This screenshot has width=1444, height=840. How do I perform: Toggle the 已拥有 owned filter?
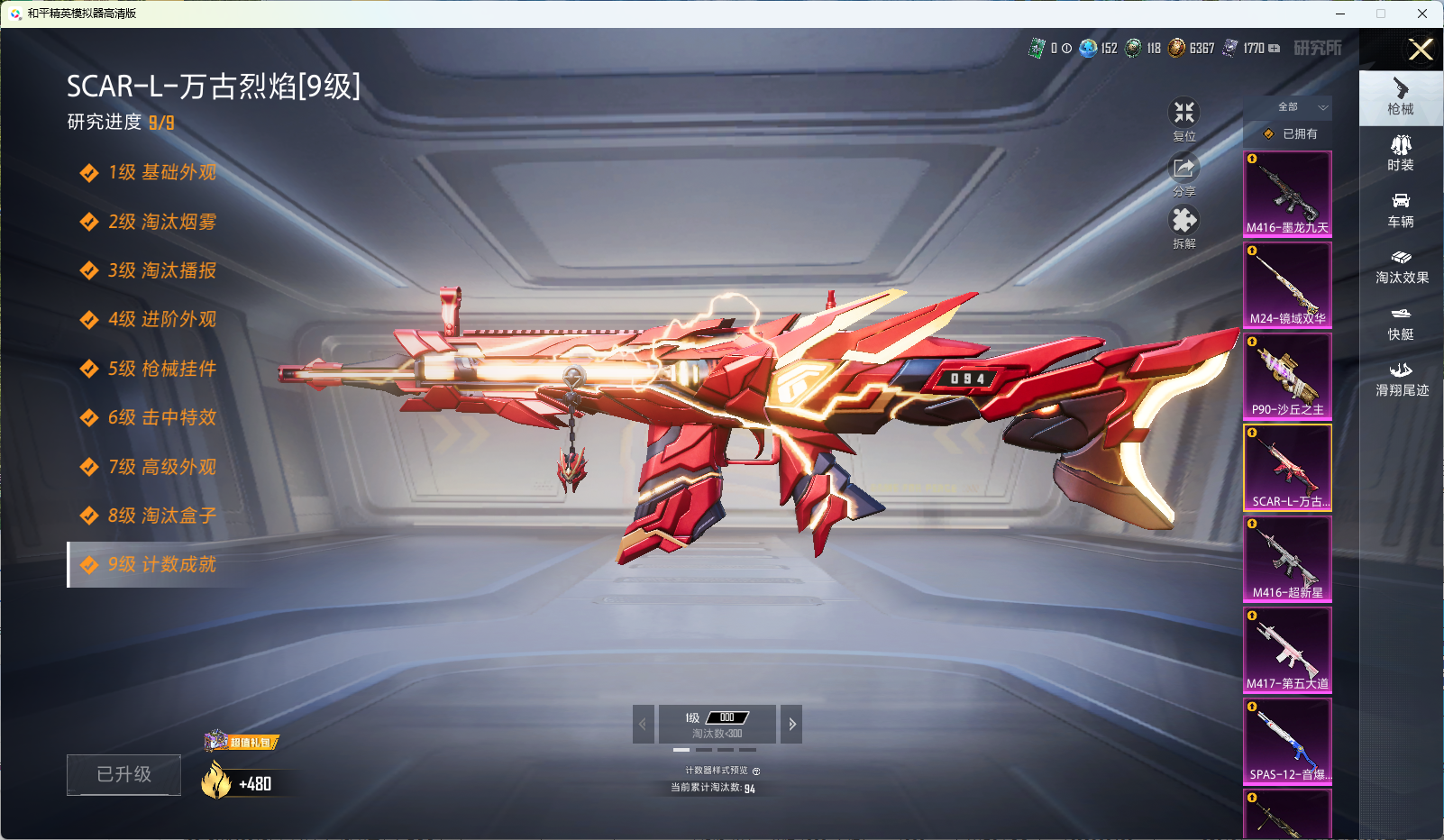click(x=1292, y=134)
